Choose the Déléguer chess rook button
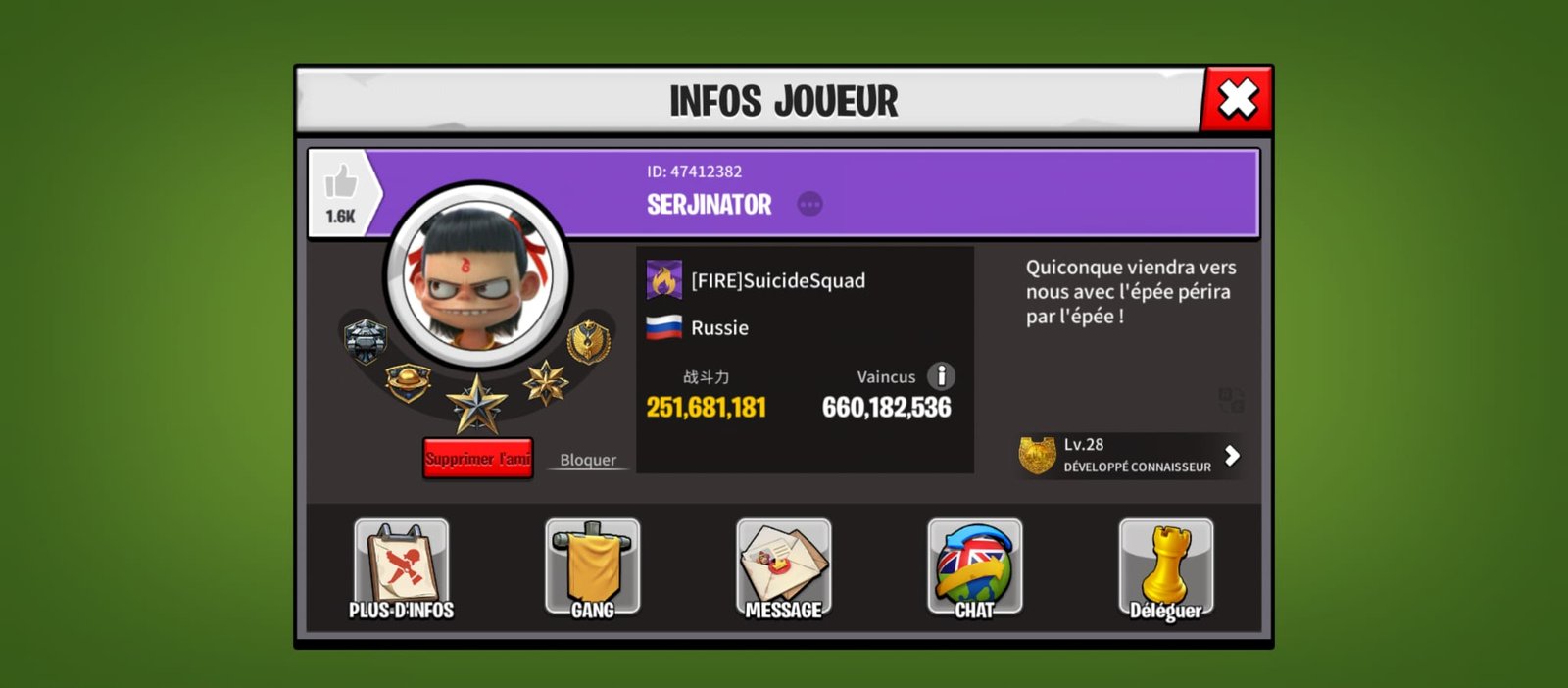This screenshot has width=1568, height=688. click(x=1165, y=569)
